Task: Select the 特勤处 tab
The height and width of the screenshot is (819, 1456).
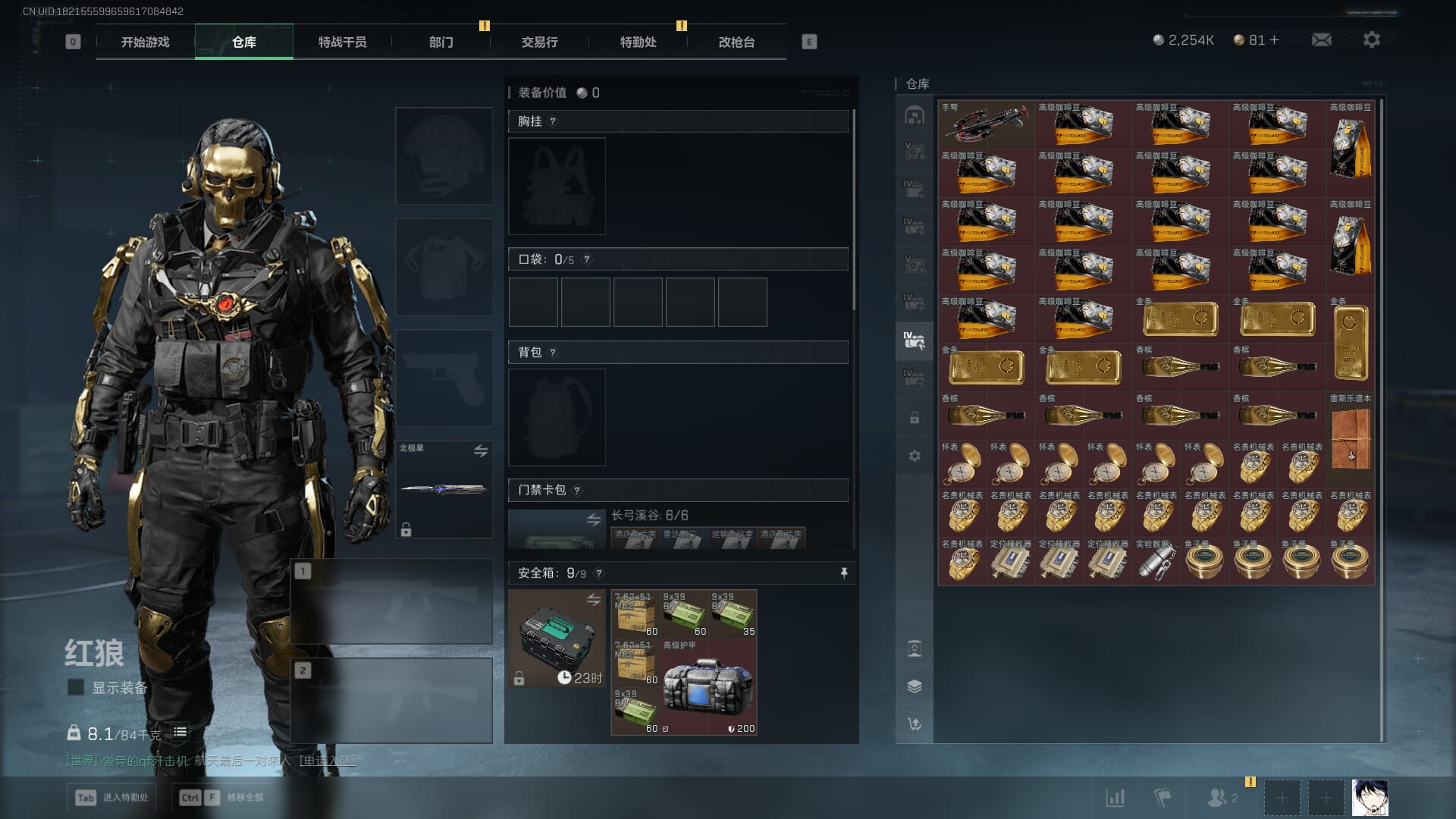Action: pos(638,42)
